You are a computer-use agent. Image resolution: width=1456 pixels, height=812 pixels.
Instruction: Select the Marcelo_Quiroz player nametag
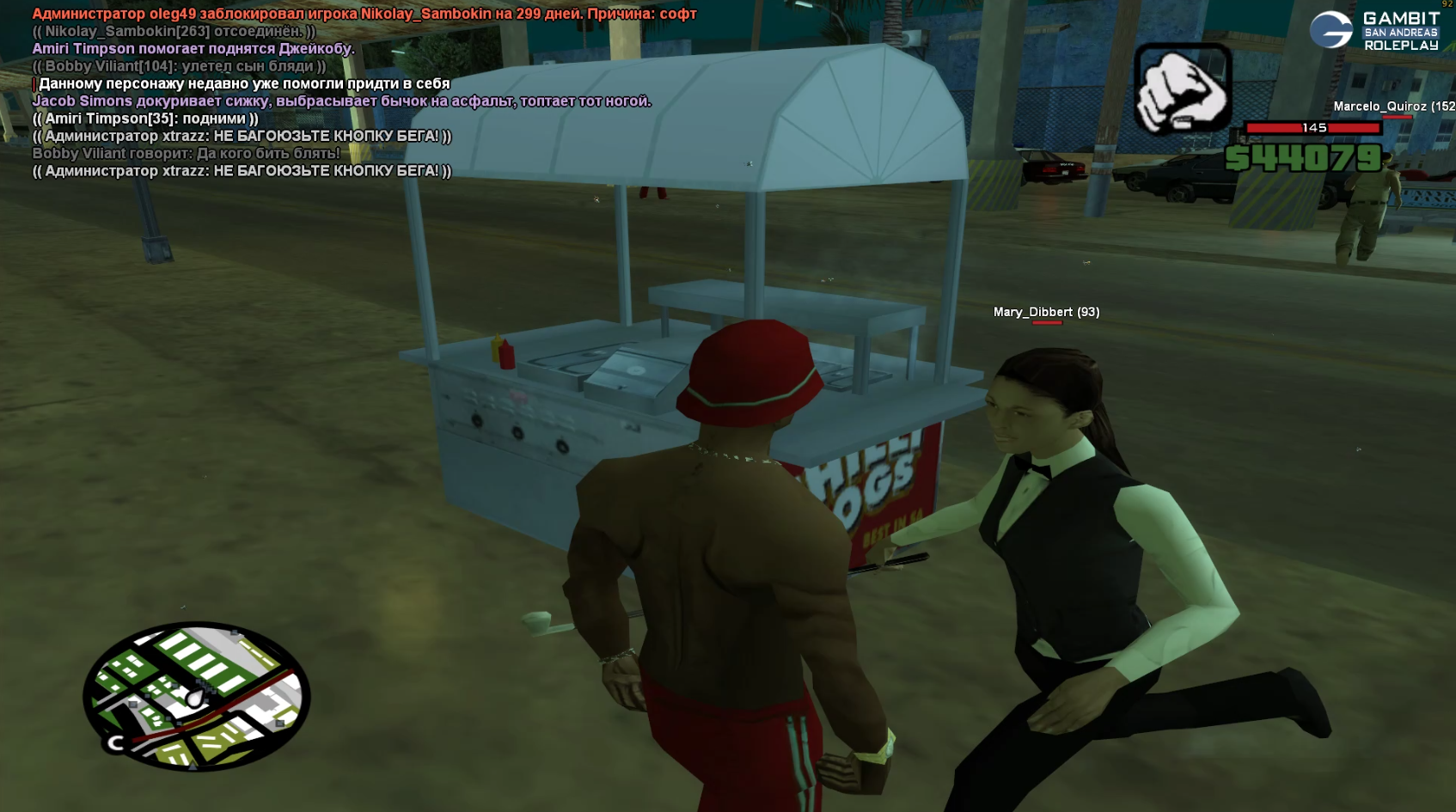coord(1393,107)
